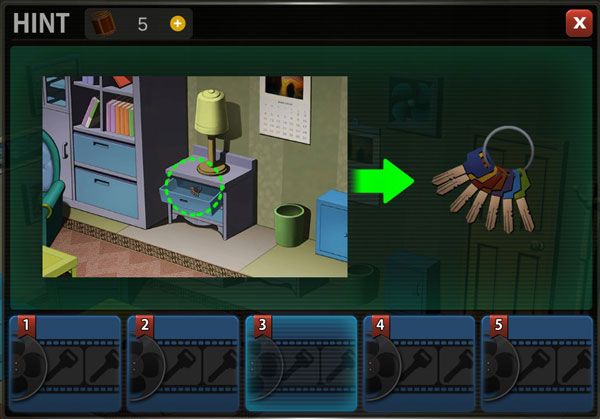This screenshot has width=600, height=419.
Task: Select hint film strip number 2
Action: tap(182, 362)
